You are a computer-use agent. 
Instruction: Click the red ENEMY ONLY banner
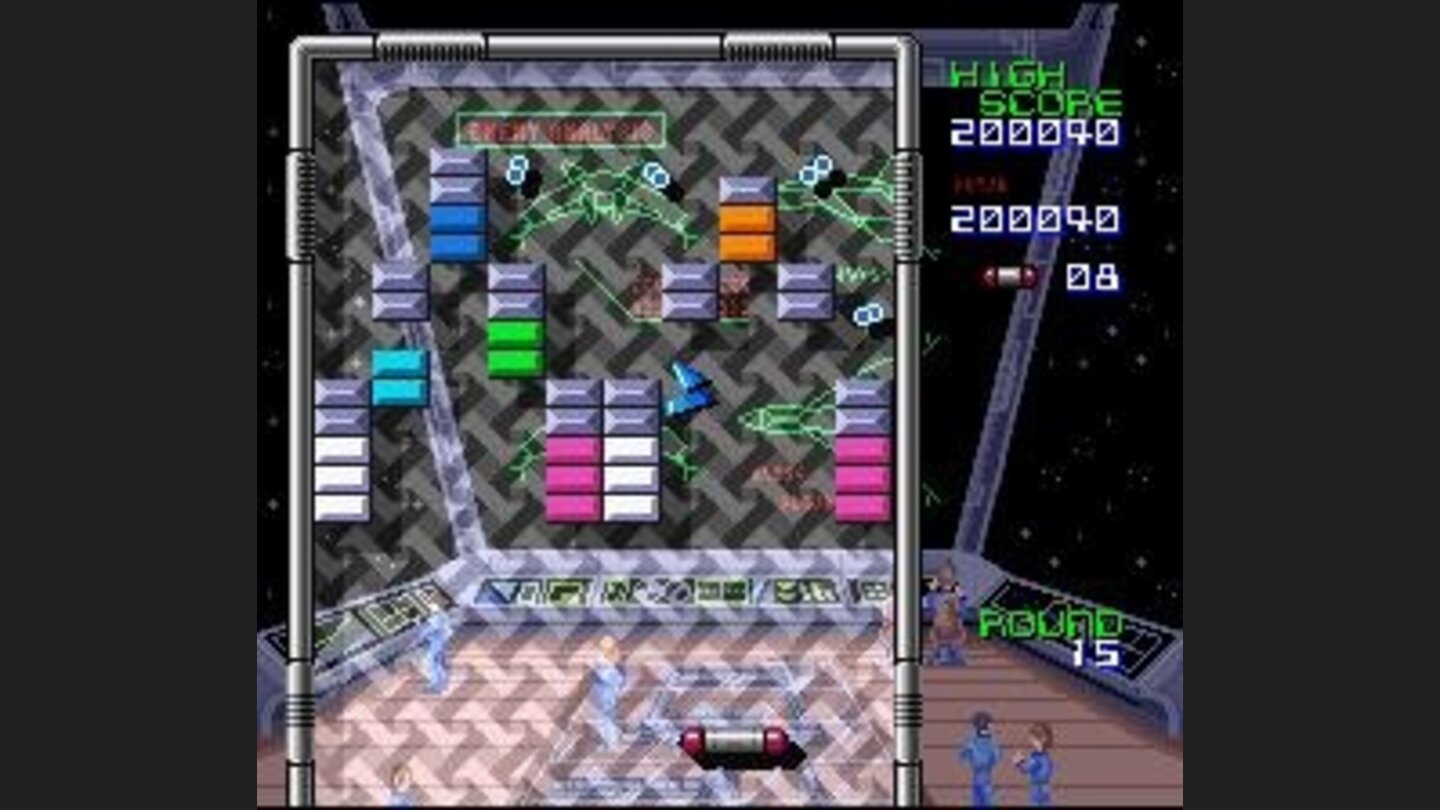click(x=560, y=128)
